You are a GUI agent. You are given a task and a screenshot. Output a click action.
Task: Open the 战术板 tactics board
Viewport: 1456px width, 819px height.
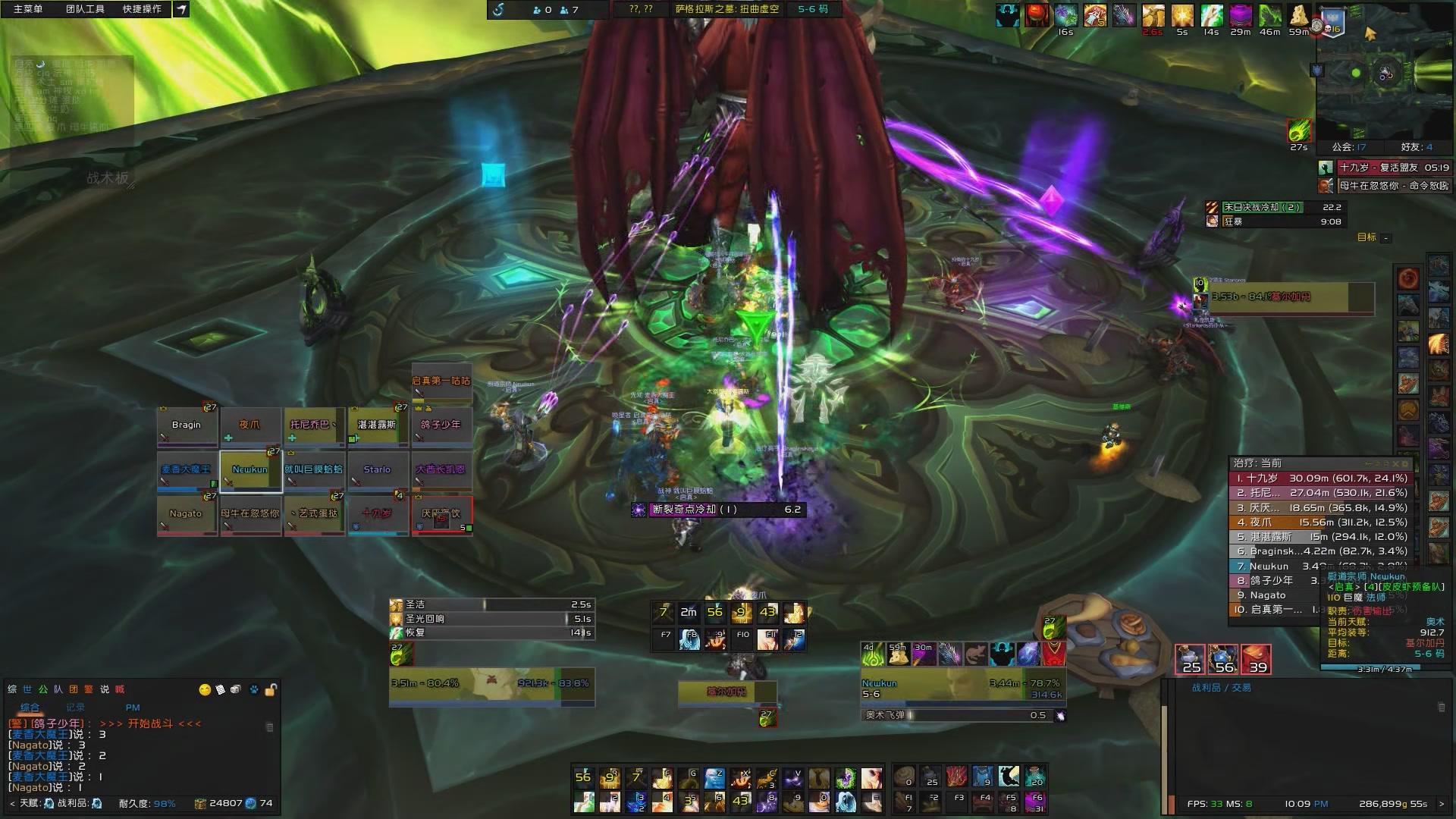108,178
